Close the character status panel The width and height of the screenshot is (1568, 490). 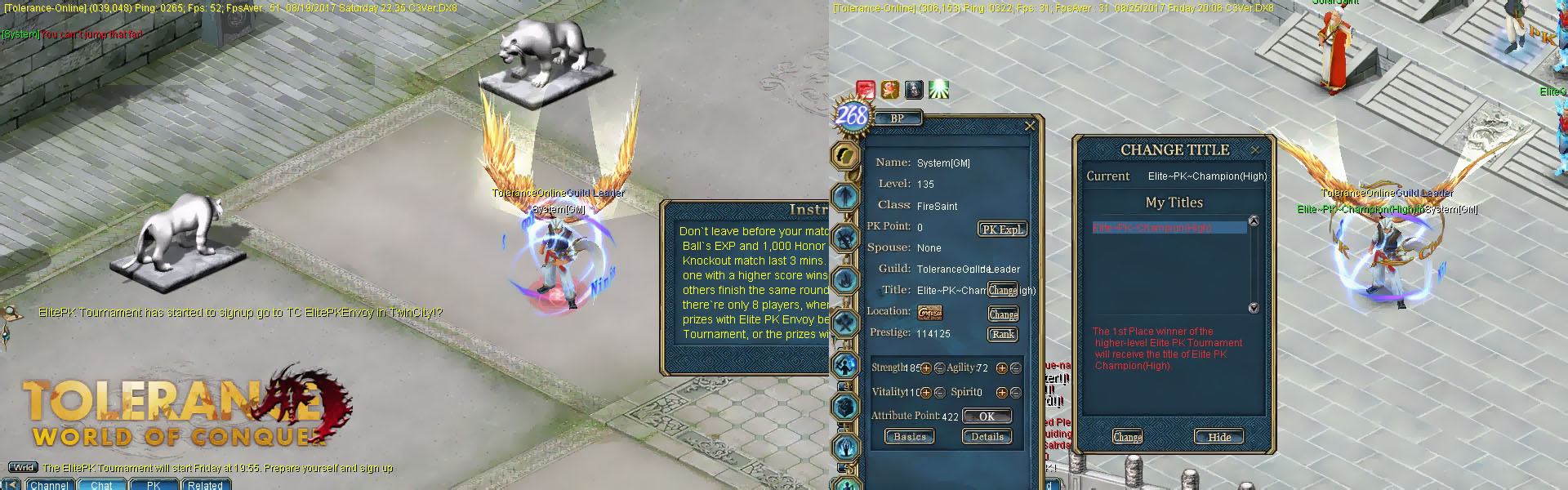1029,126
